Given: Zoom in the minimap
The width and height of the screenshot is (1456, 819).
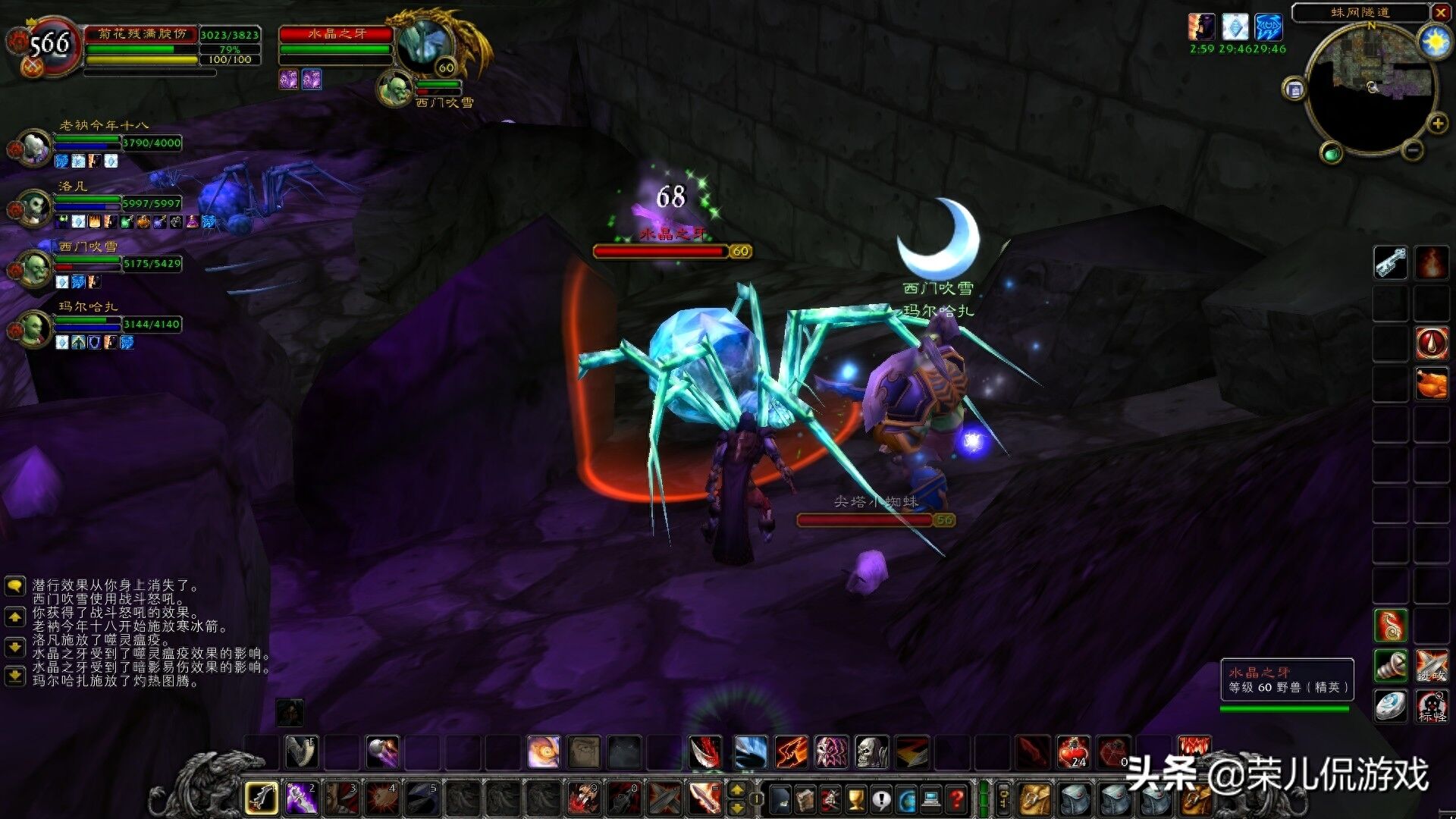Looking at the screenshot, I should click(1437, 124).
